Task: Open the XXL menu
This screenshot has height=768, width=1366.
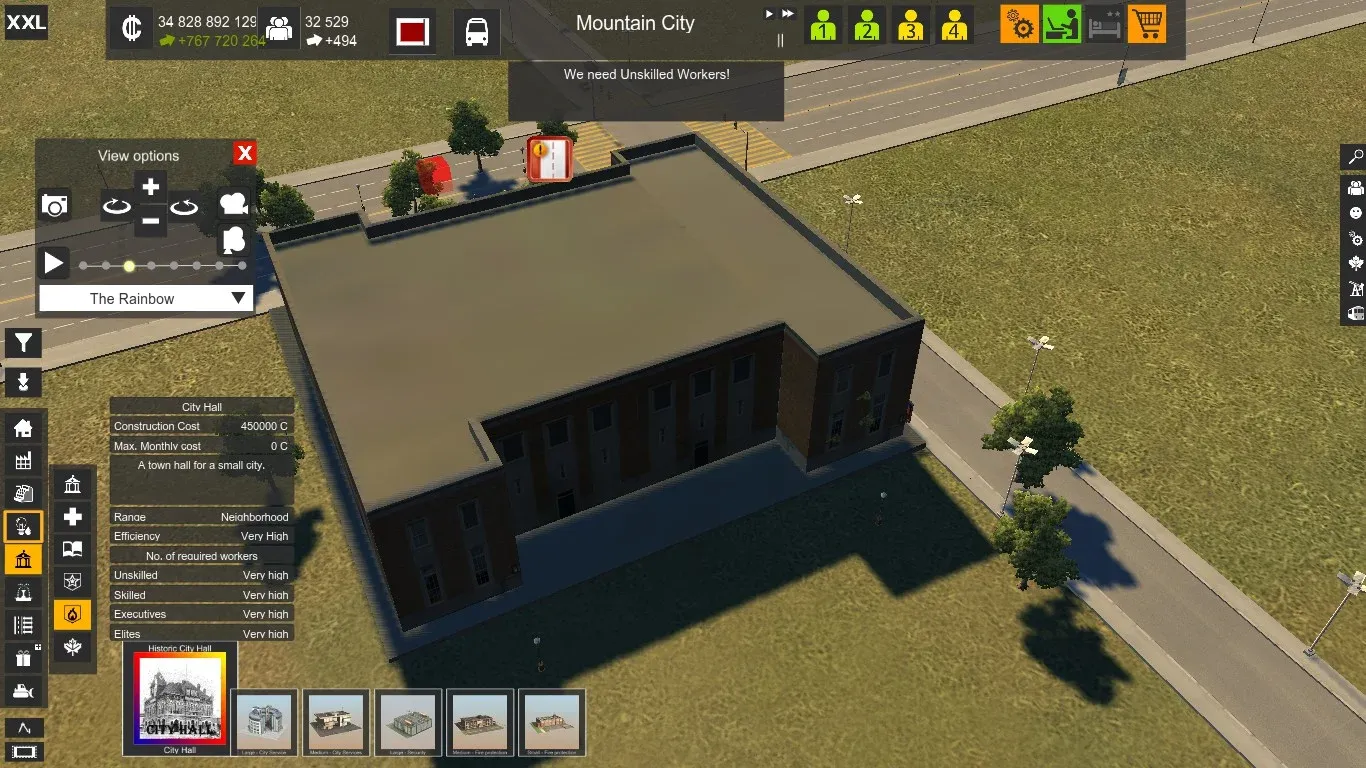Action: [x=26, y=22]
